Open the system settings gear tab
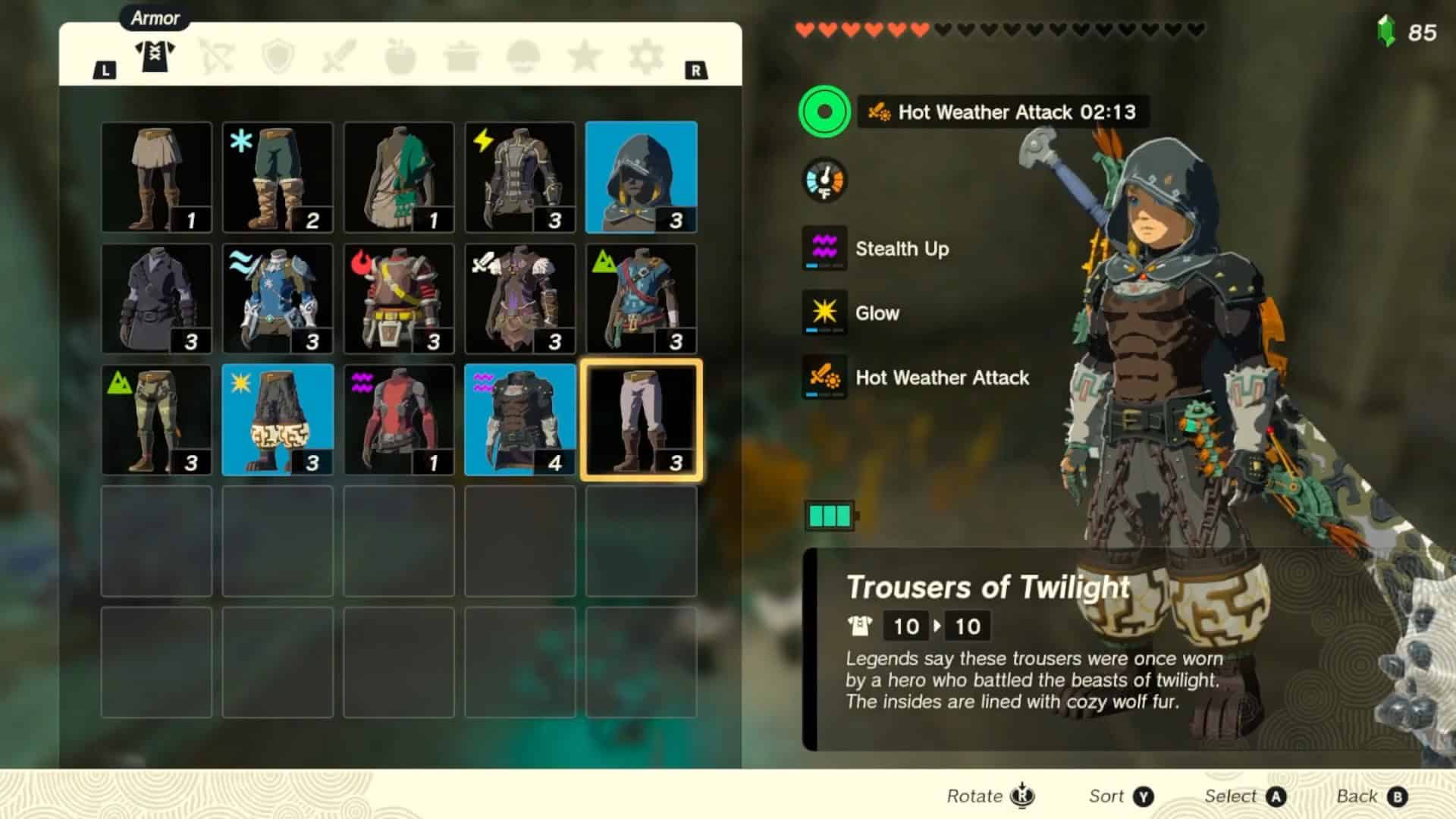Screen dimensions: 1456x819 point(646,56)
